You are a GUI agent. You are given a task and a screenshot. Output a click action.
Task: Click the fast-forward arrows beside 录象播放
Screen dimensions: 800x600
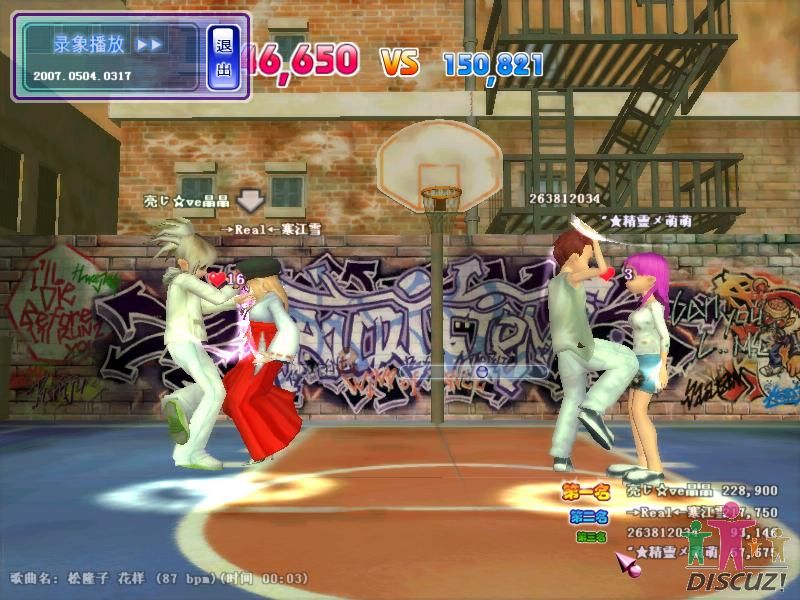[x=149, y=45]
